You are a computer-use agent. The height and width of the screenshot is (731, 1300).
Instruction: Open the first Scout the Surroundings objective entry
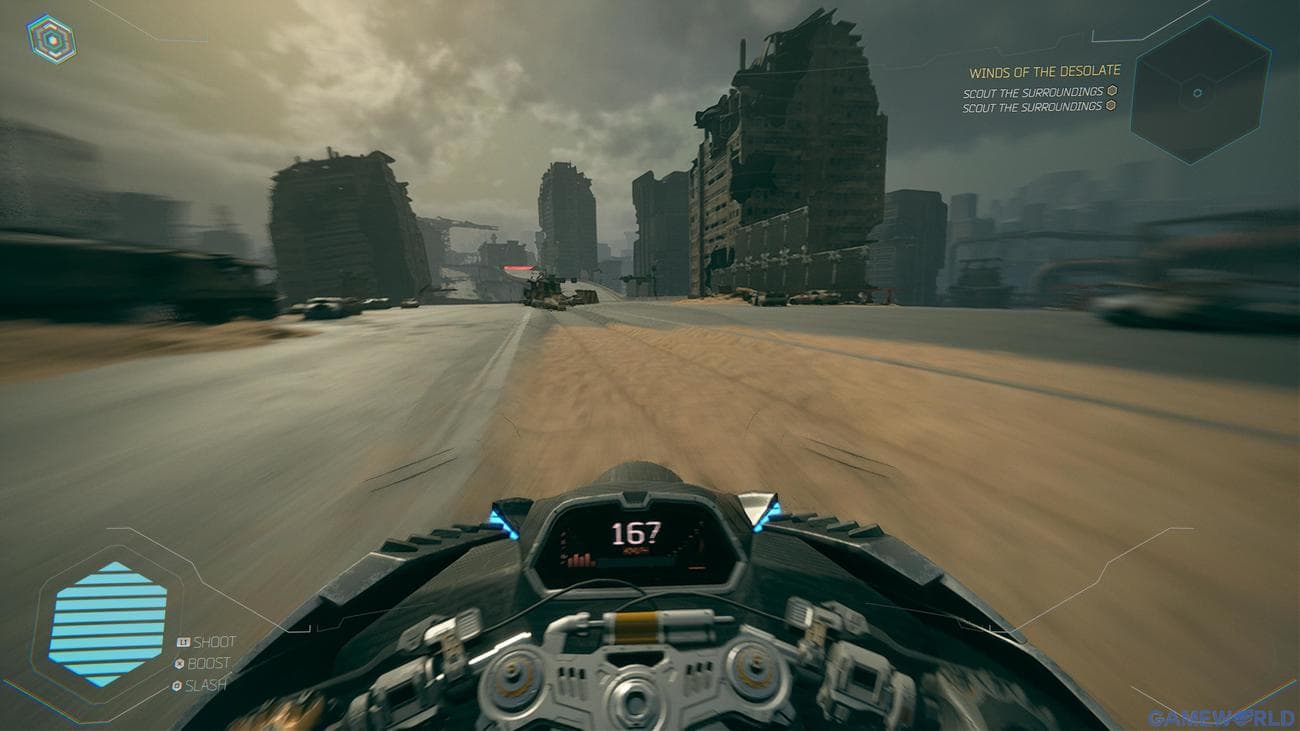[x=1033, y=91]
